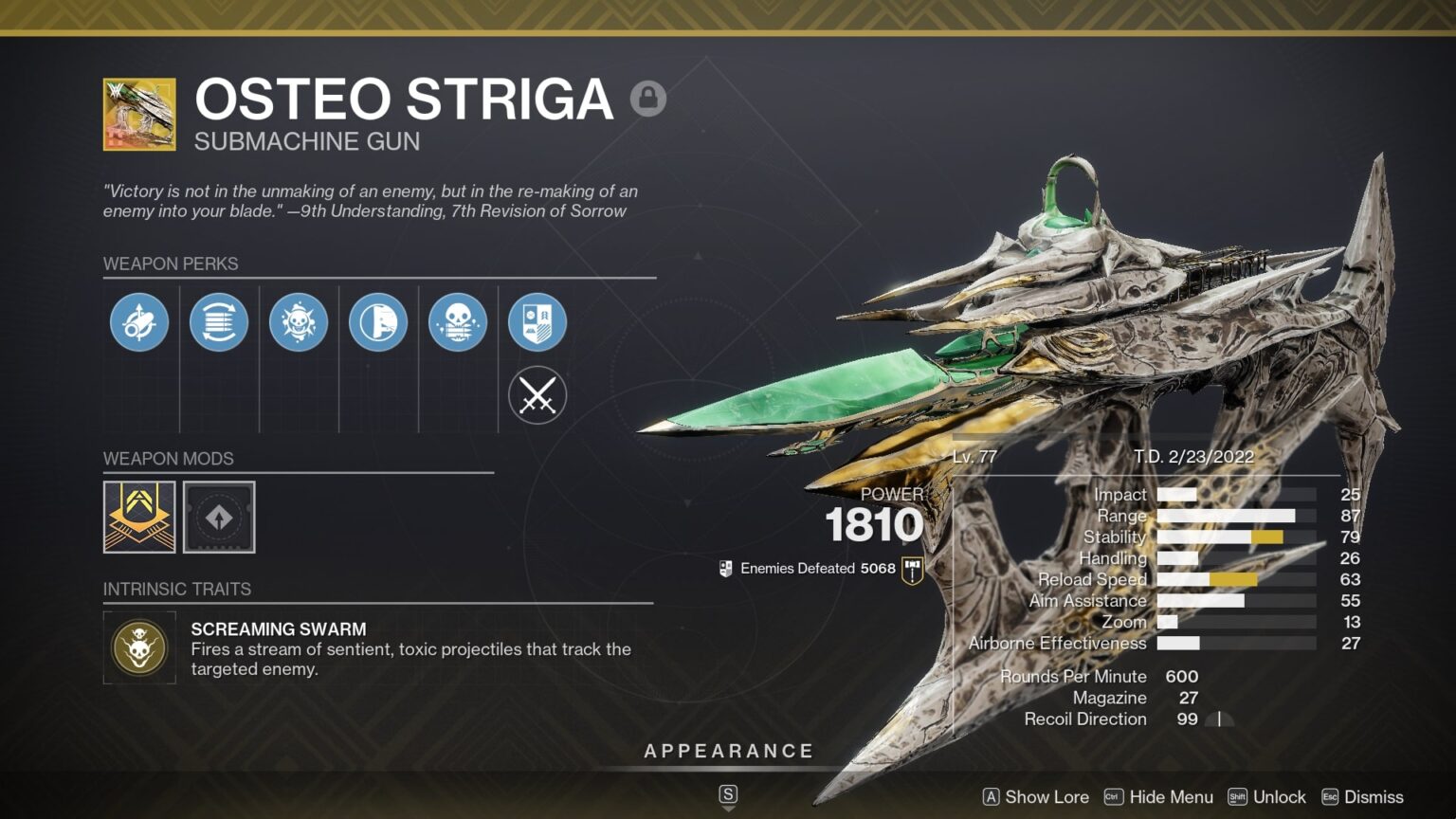Open the shield-shaped kill tracker socket
1456x819 pixels.
click(x=537, y=322)
